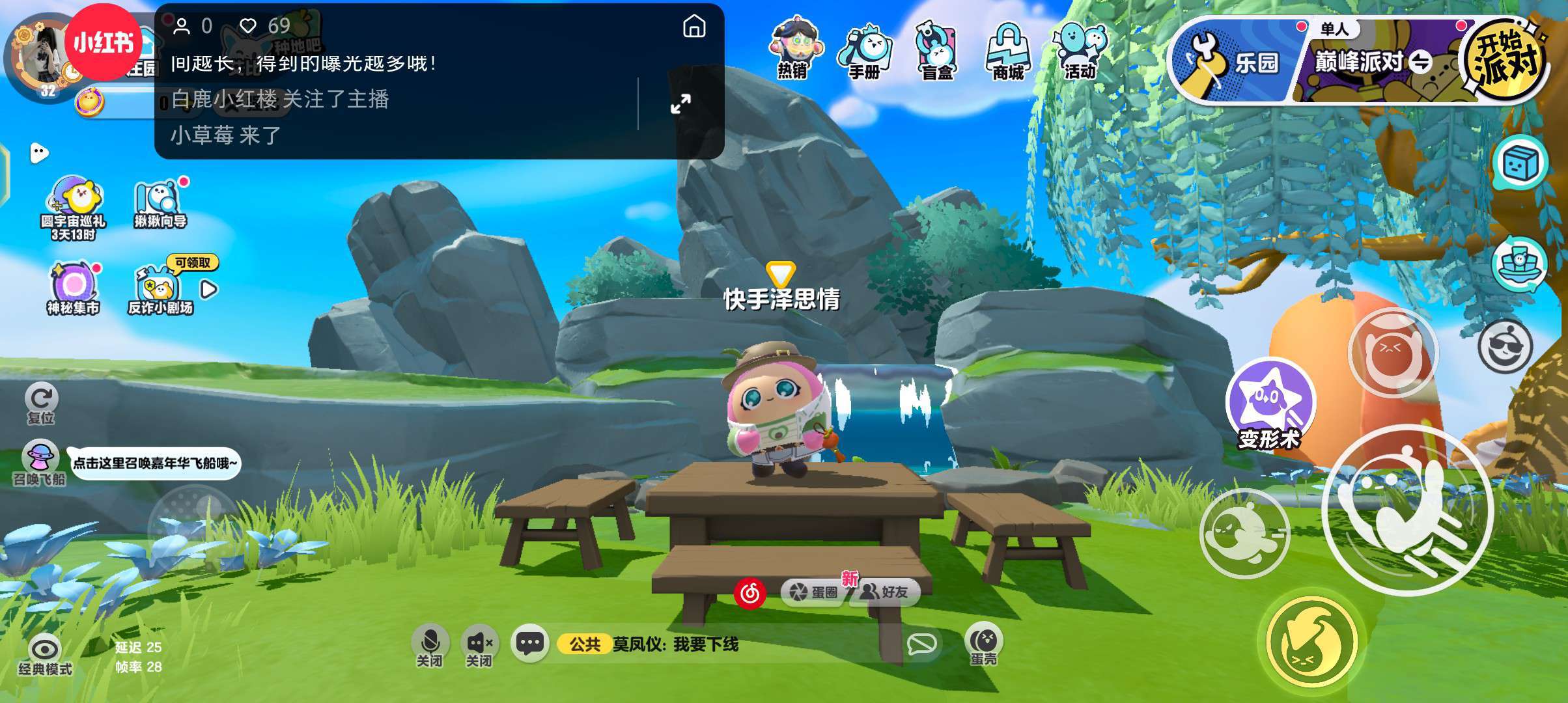Screen dimensions: 1568x703
Task: Open the 手册 handbook
Action: coord(865,51)
